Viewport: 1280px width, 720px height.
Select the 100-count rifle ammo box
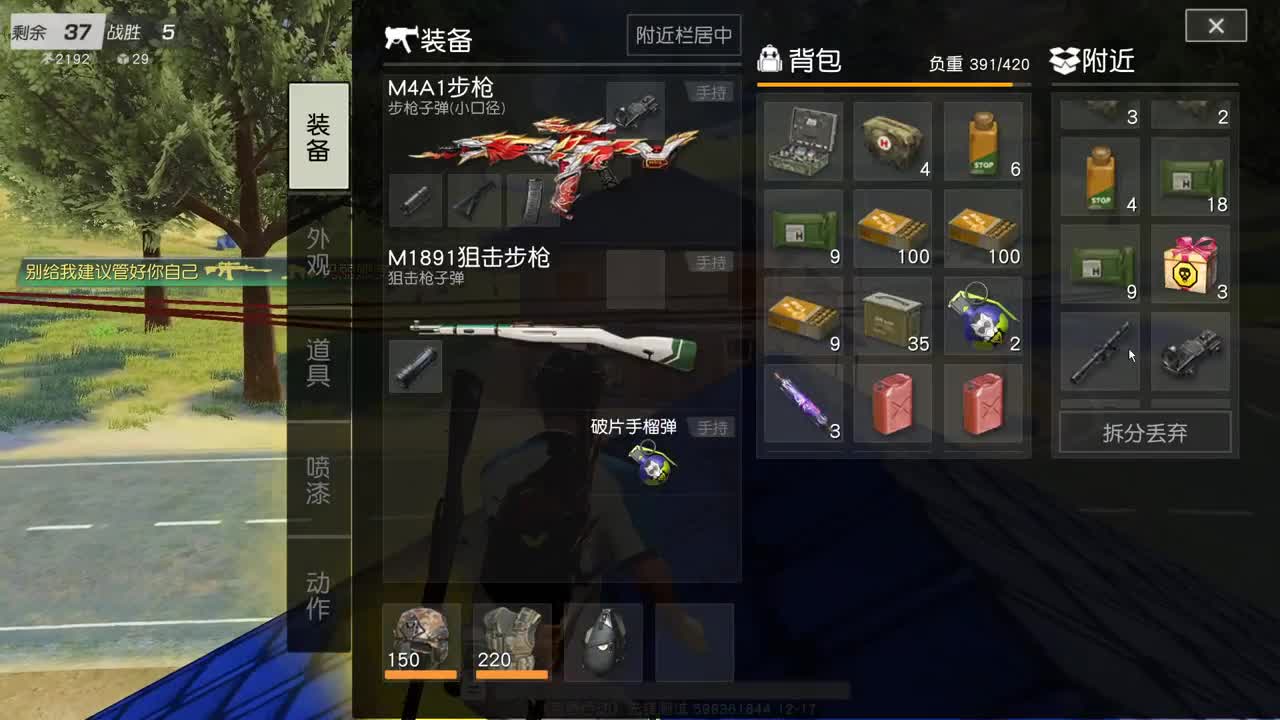893,228
